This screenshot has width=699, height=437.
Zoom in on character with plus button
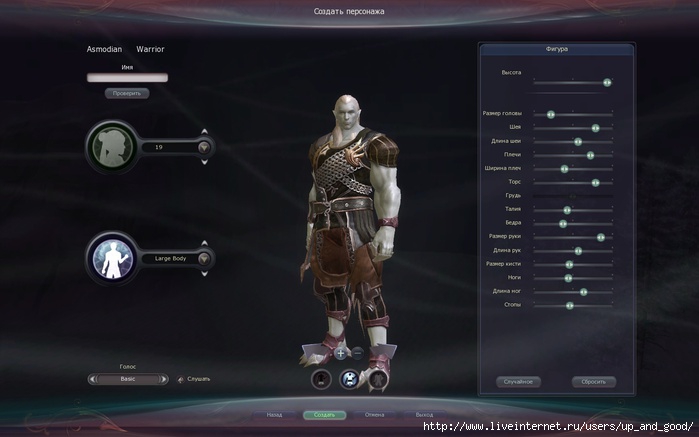tap(340, 352)
